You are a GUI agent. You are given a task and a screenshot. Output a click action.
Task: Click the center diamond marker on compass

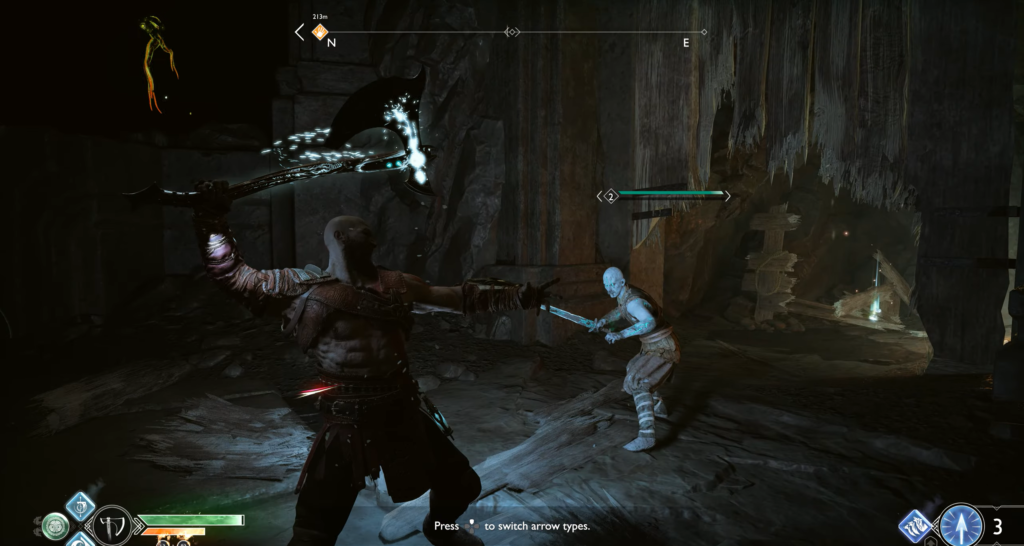tap(512, 32)
